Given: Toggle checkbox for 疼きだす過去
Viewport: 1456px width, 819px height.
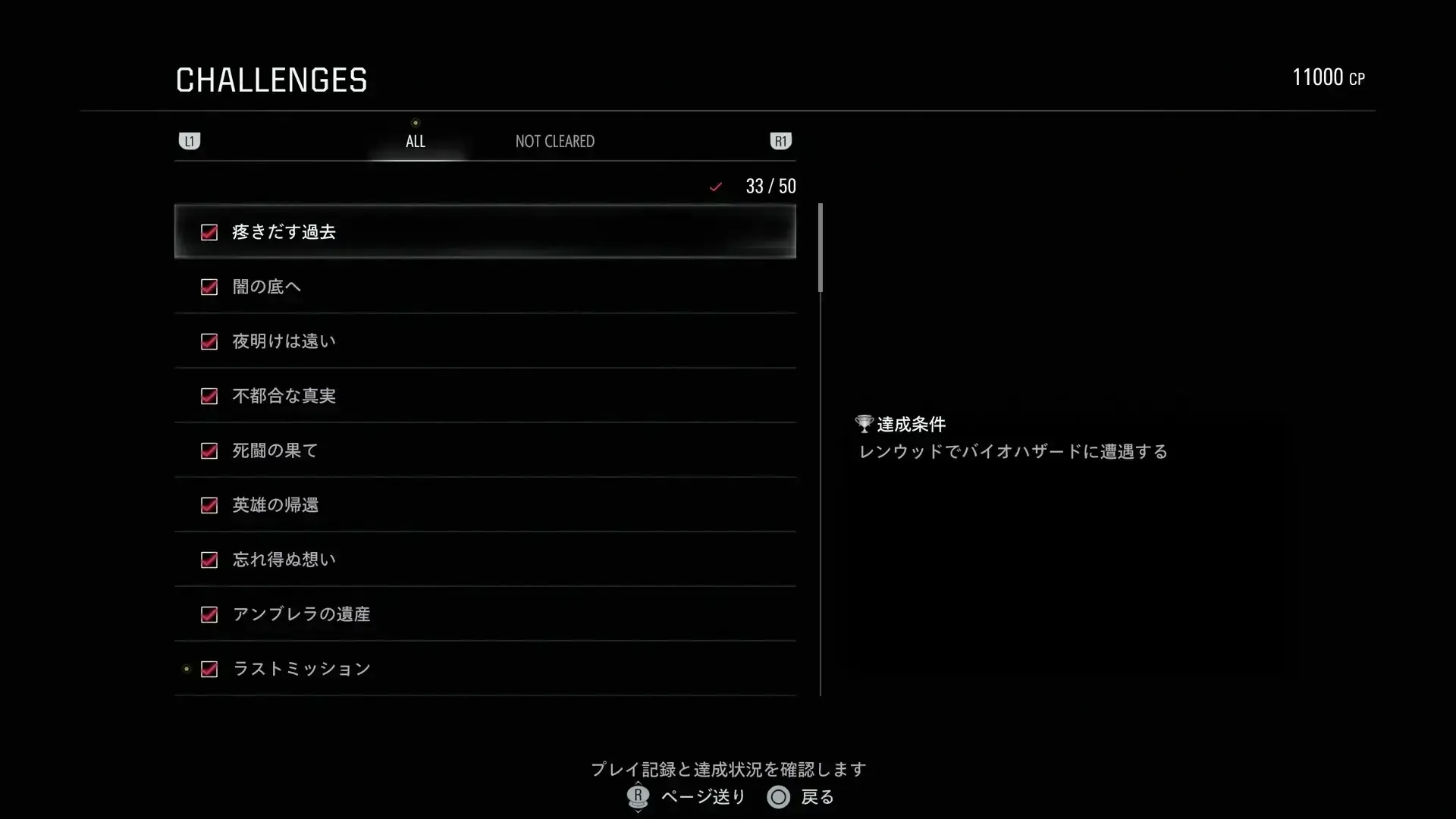Looking at the screenshot, I should 209,233.
